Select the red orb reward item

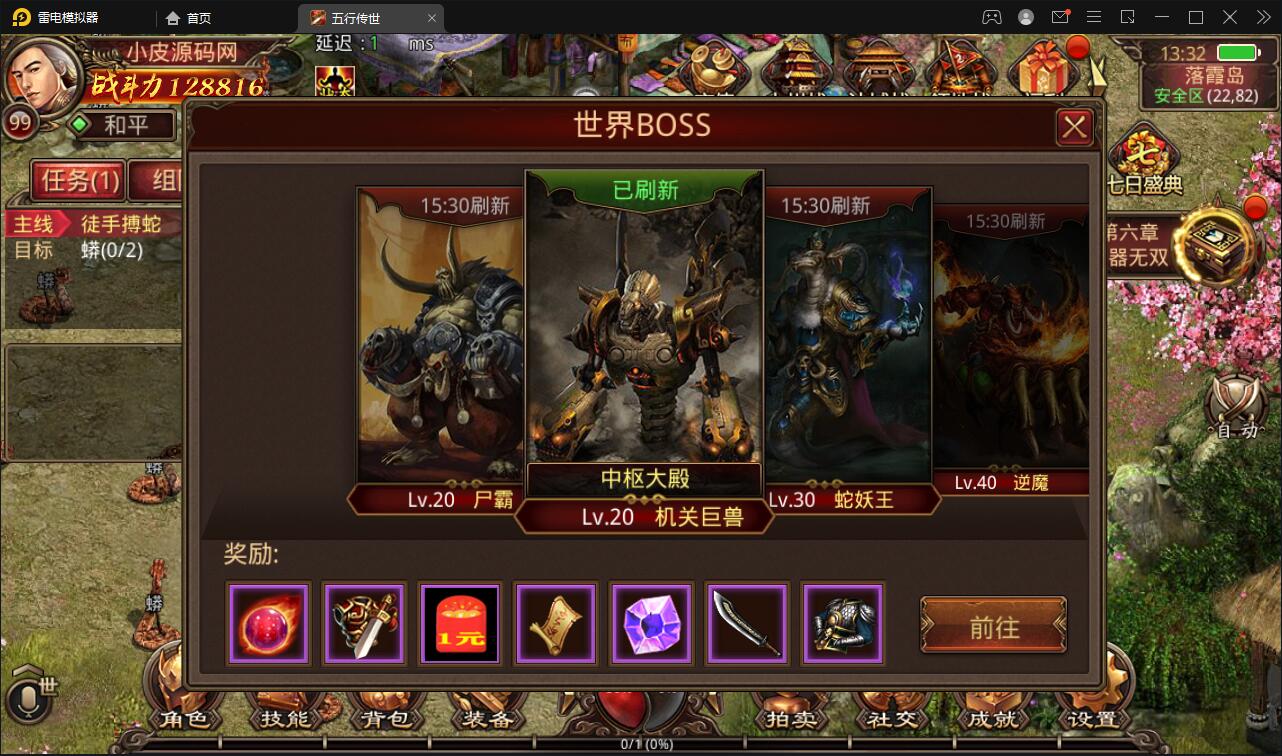(x=268, y=623)
